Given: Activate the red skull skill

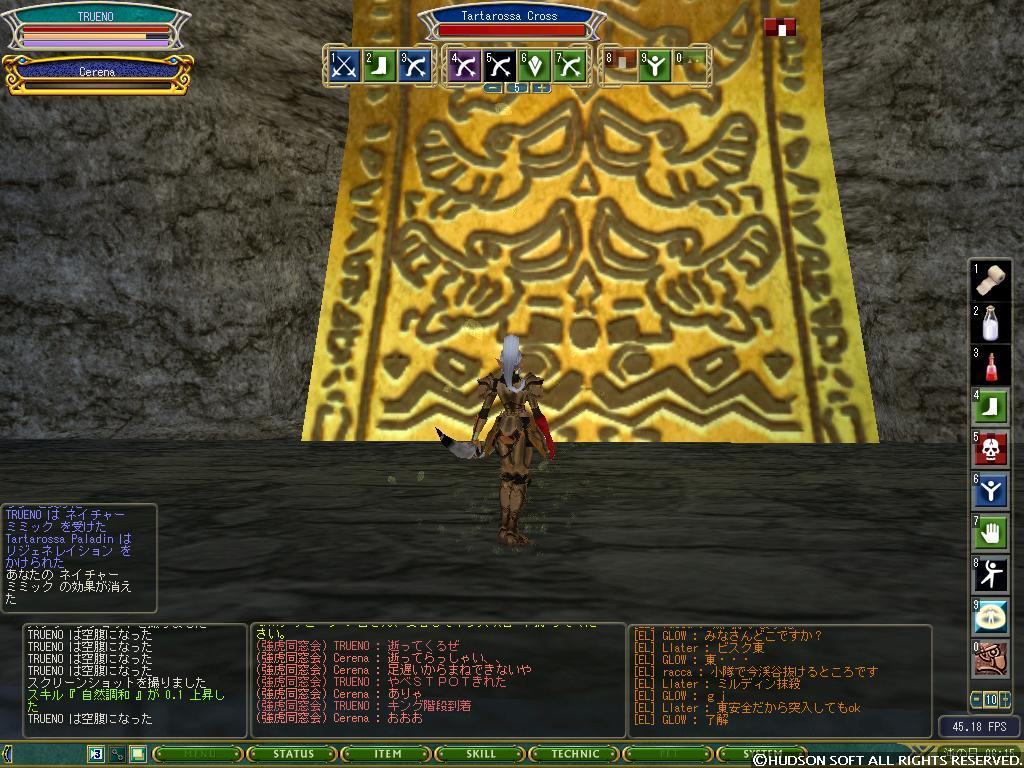Looking at the screenshot, I should coord(991,450).
